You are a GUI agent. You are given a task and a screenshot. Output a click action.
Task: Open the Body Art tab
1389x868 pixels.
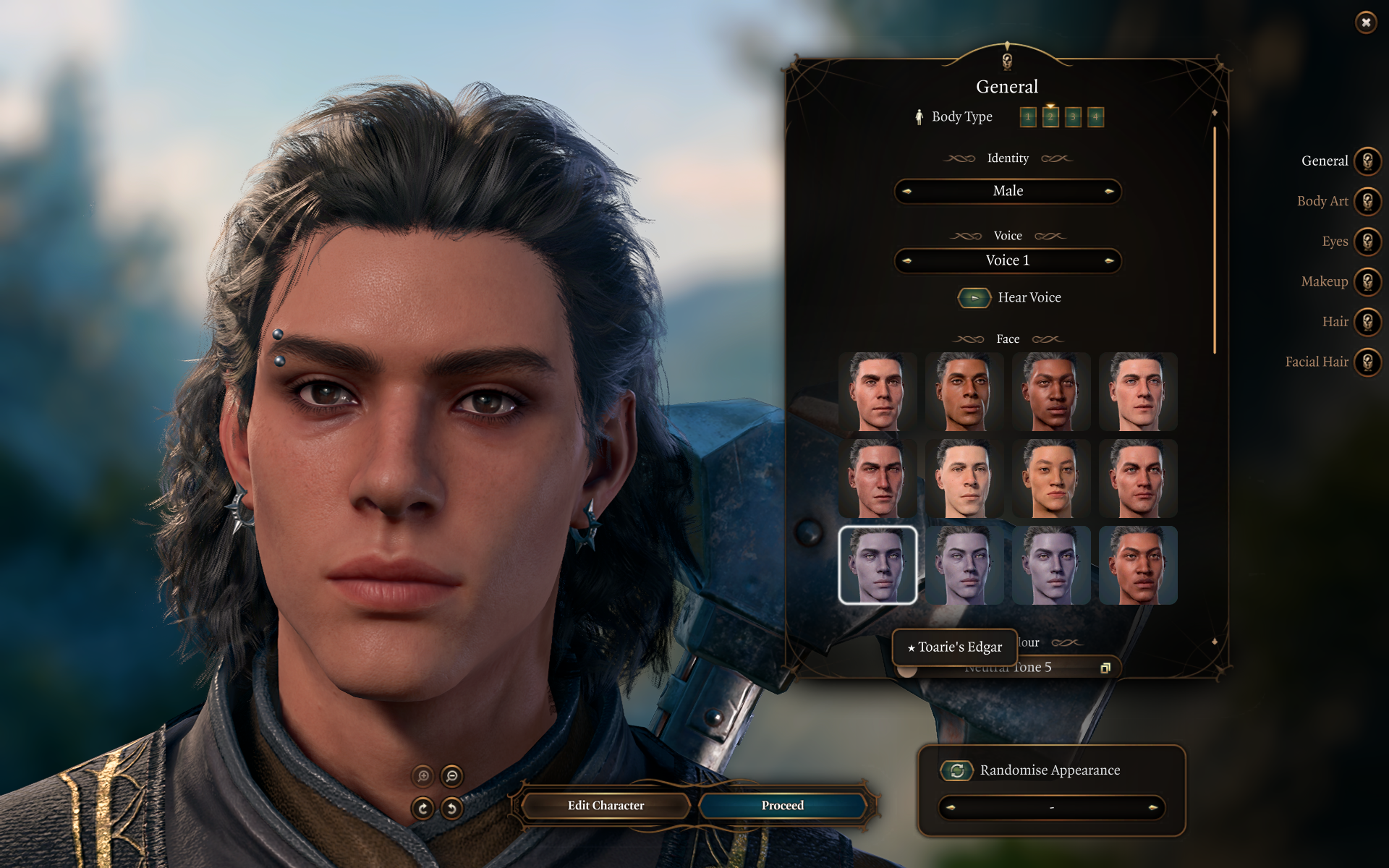click(1367, 202)
